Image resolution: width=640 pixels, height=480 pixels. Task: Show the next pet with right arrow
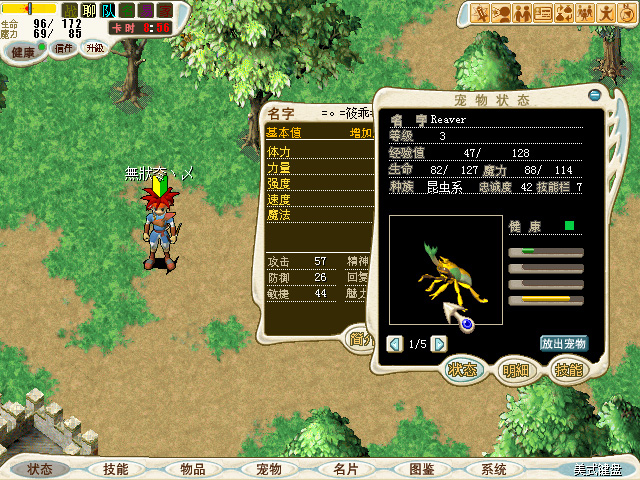[439, 344]
